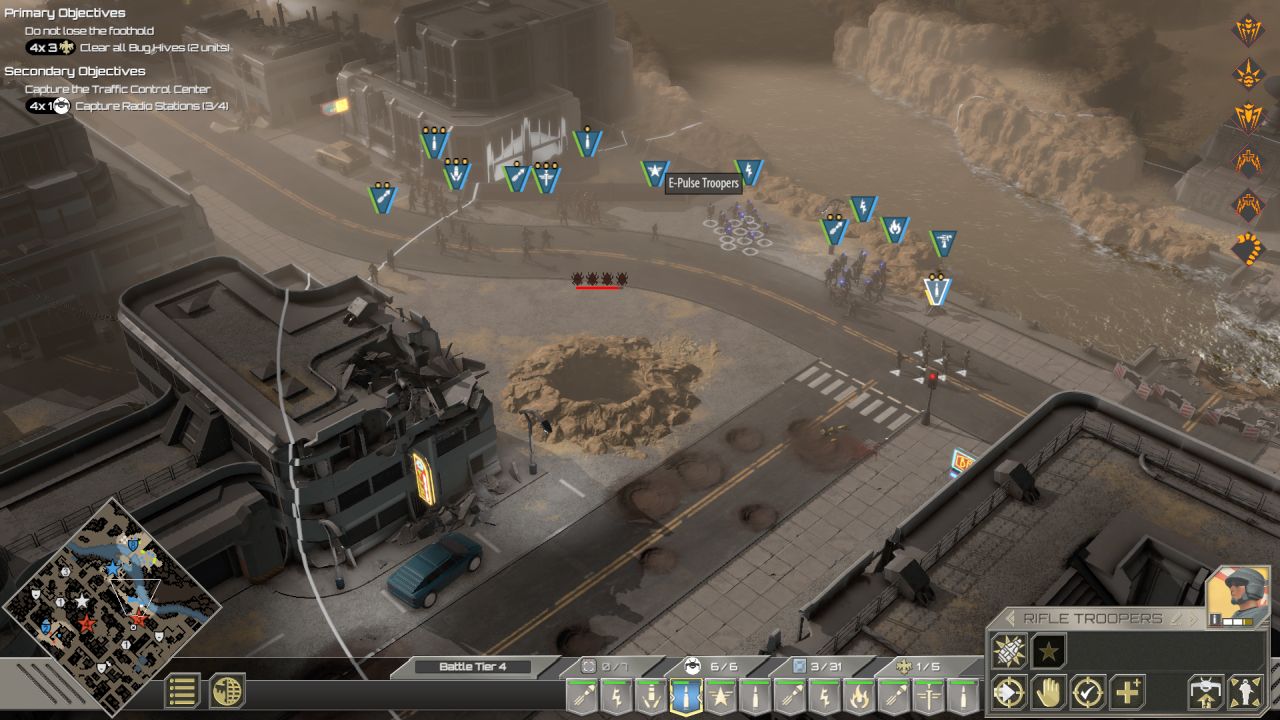Viewport: 1280px width, 720px height.
Task: Cycle to previous unit with left arrow
Action: (x=1010, y=619)
